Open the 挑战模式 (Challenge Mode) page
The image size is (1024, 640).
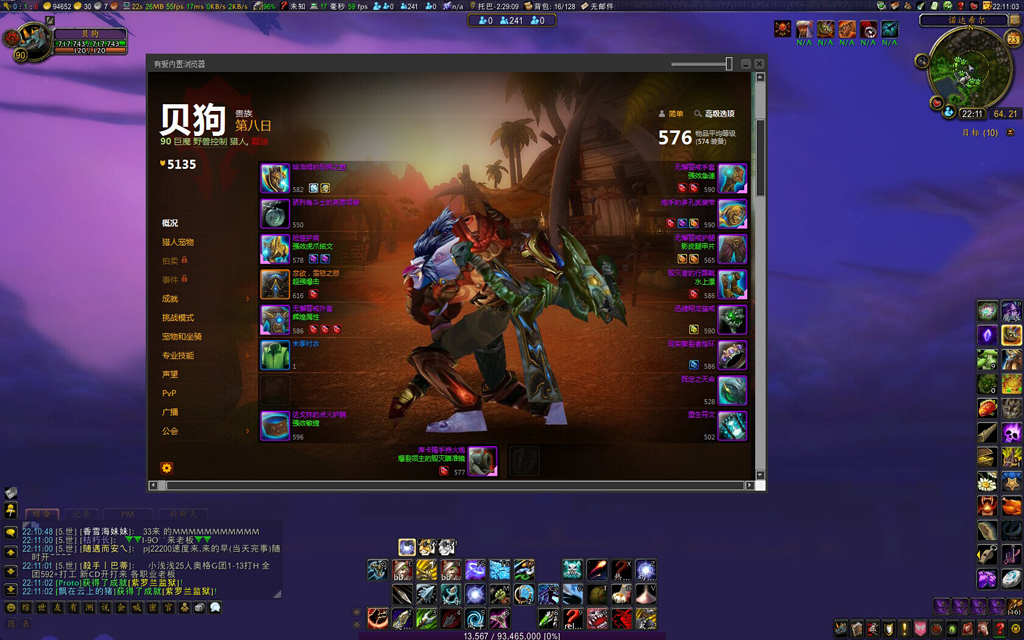[x=178, y=317]
